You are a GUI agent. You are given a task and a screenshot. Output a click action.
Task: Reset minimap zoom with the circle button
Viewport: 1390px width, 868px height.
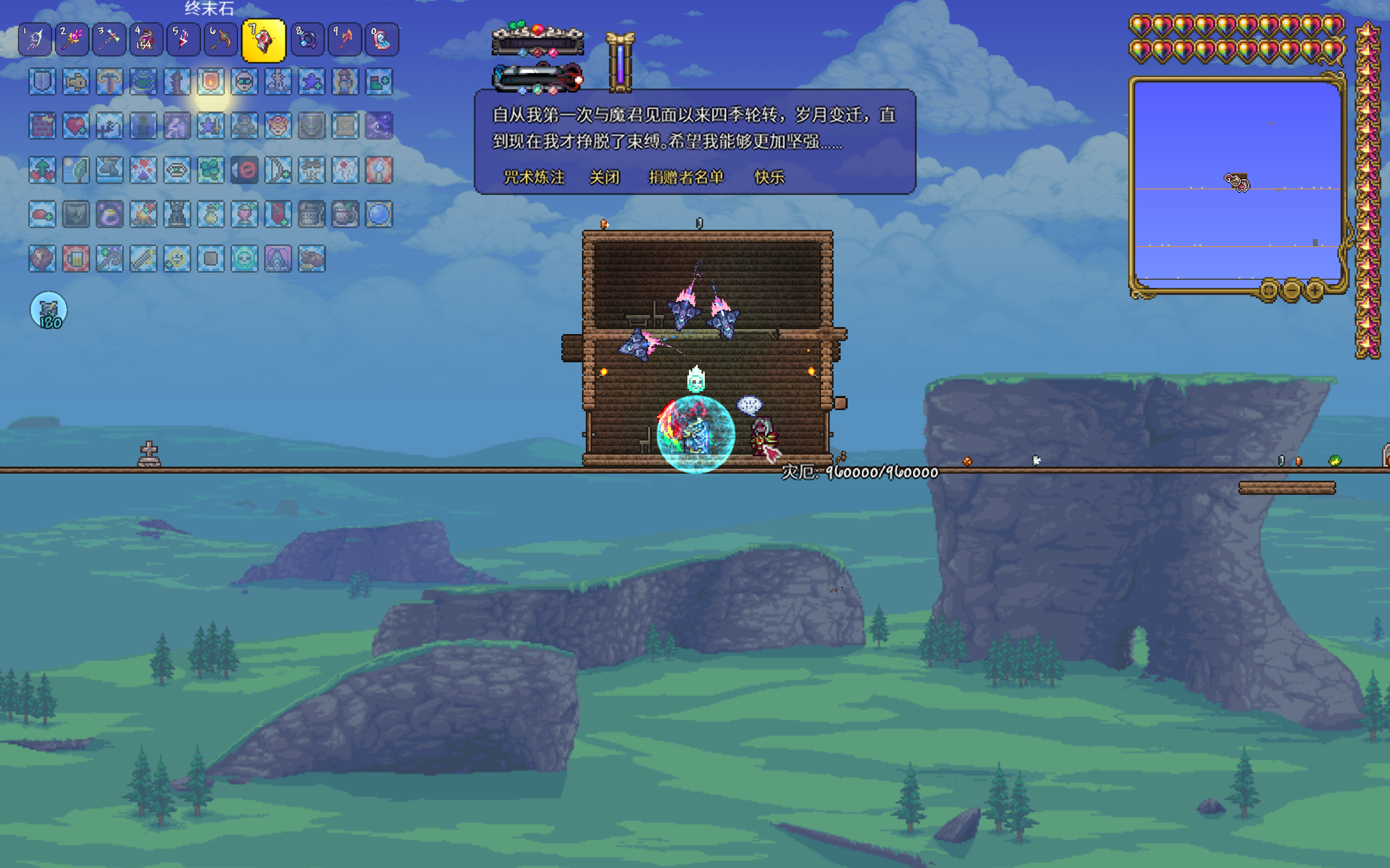point(1269,290)
